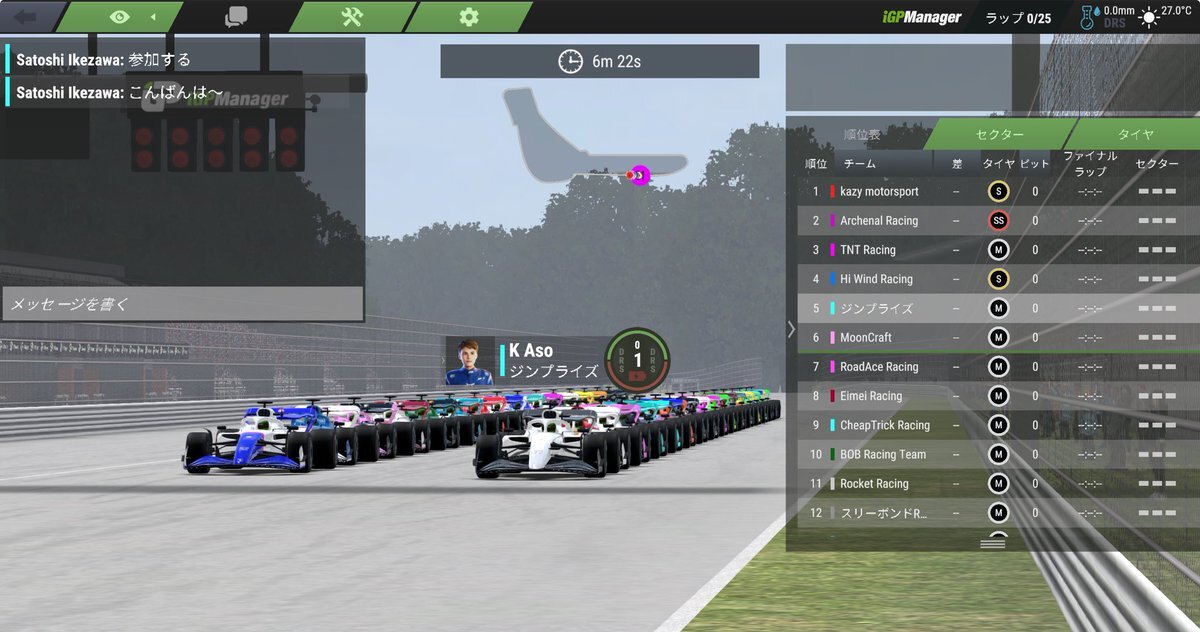Select the 順位表 standings tab

point(861,135)
